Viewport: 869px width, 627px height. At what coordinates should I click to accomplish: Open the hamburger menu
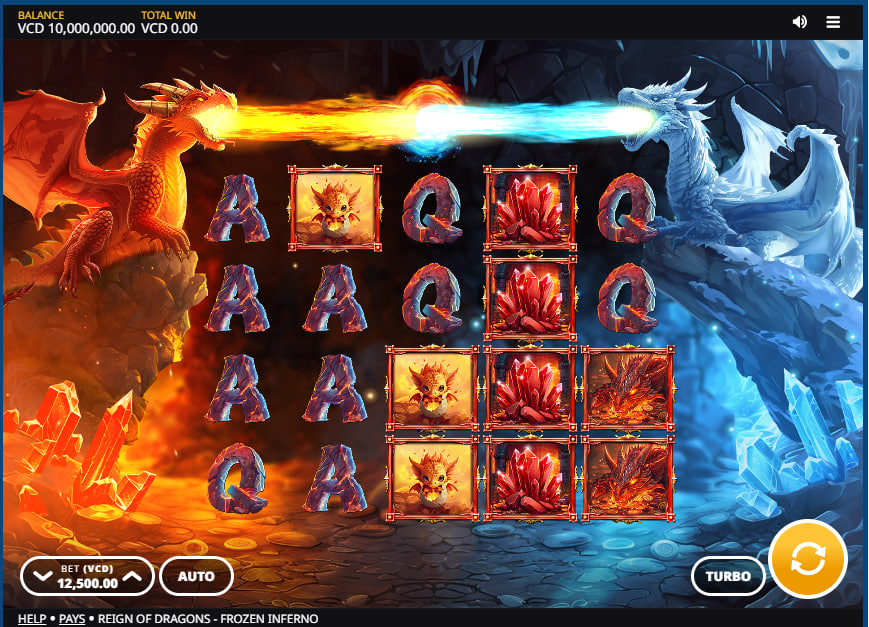pos(833,22)
